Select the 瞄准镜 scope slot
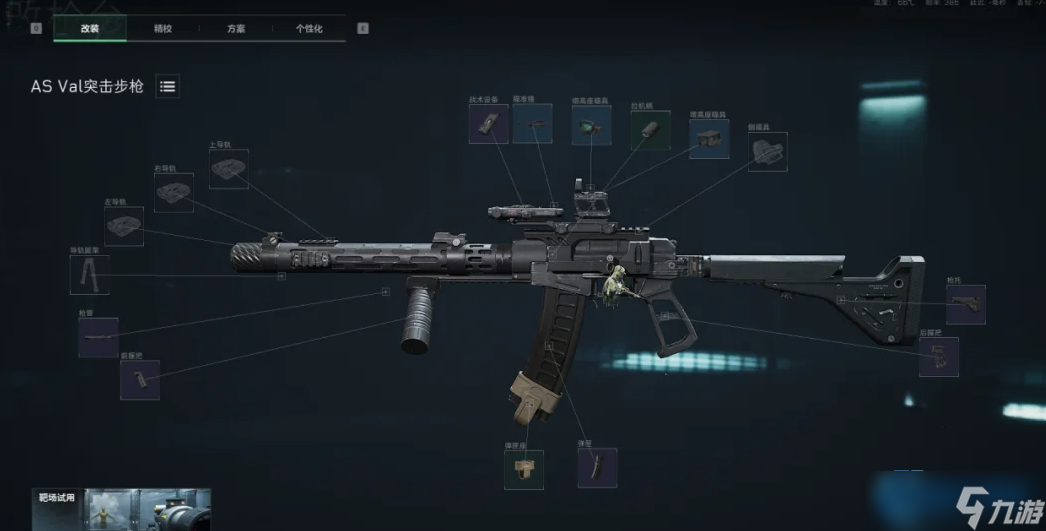This screenshot has height=531, width=1046. pyautogui.click(x=532, y=124)
